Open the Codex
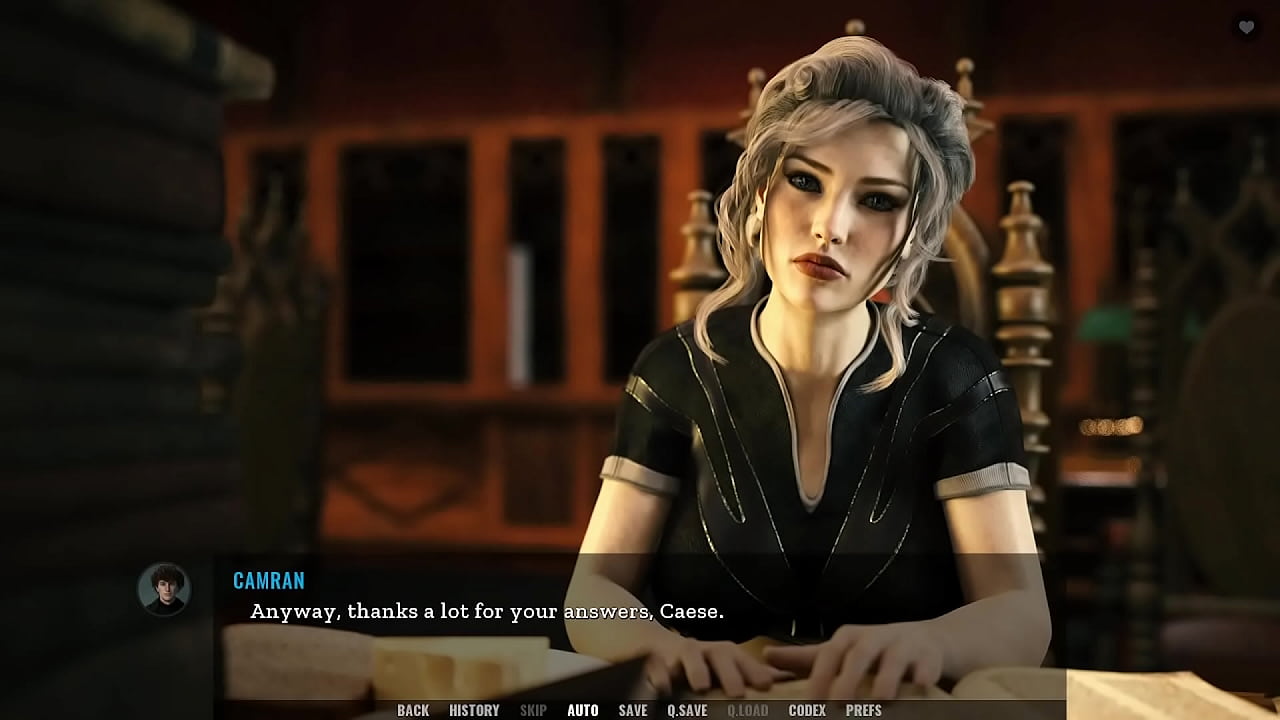The height and width of the screenshot is (720, 1280). tap(807, 710)
